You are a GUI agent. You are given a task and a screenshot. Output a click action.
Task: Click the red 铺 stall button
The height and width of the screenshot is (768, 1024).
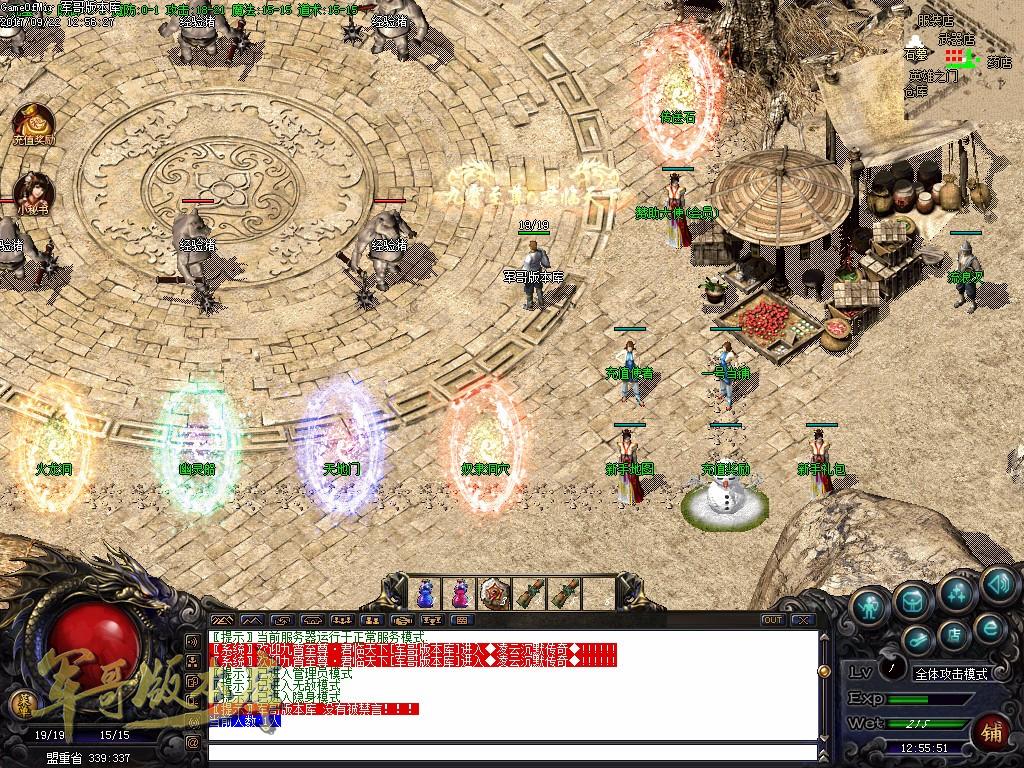pyautogui.click(x=994, y=731)
